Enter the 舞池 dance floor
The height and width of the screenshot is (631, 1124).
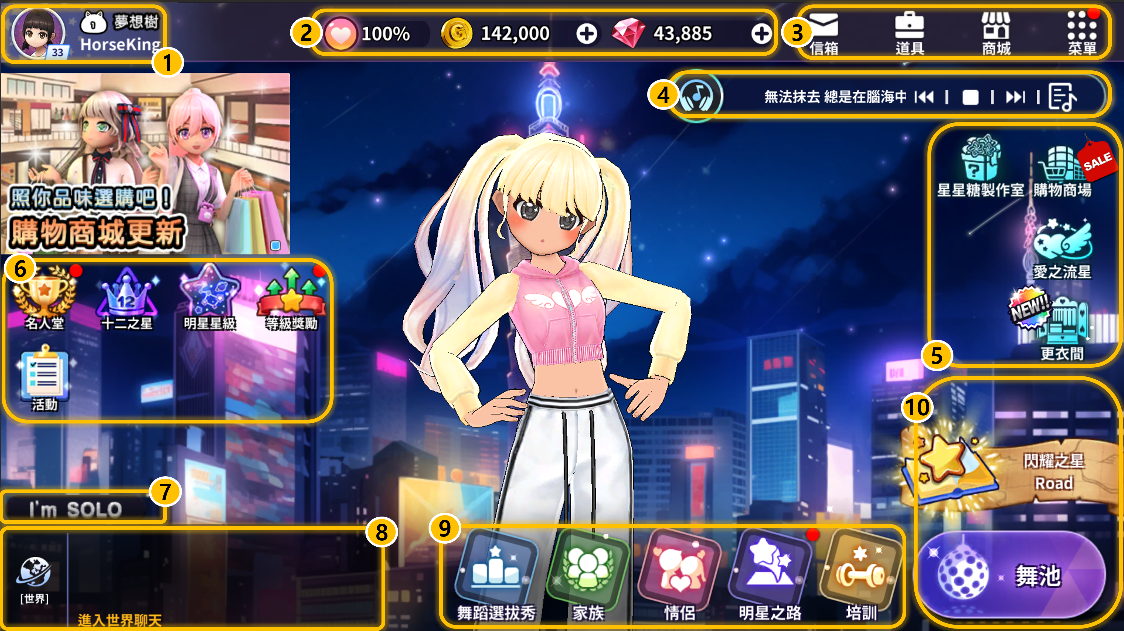(1012, 576)
